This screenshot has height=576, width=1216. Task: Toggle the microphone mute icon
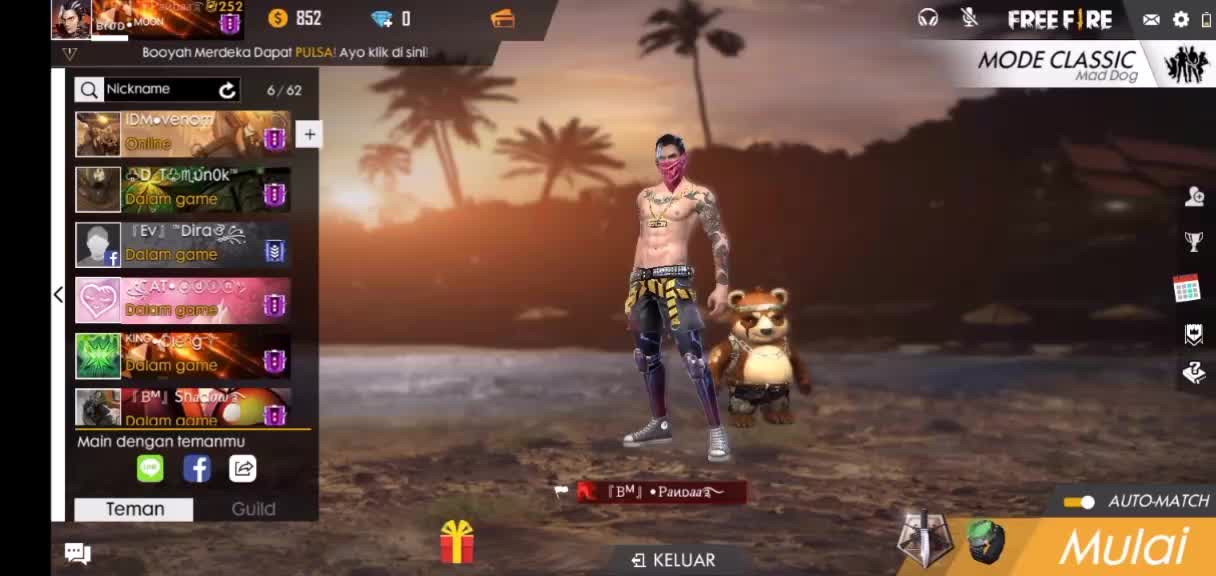pos(969,18)
